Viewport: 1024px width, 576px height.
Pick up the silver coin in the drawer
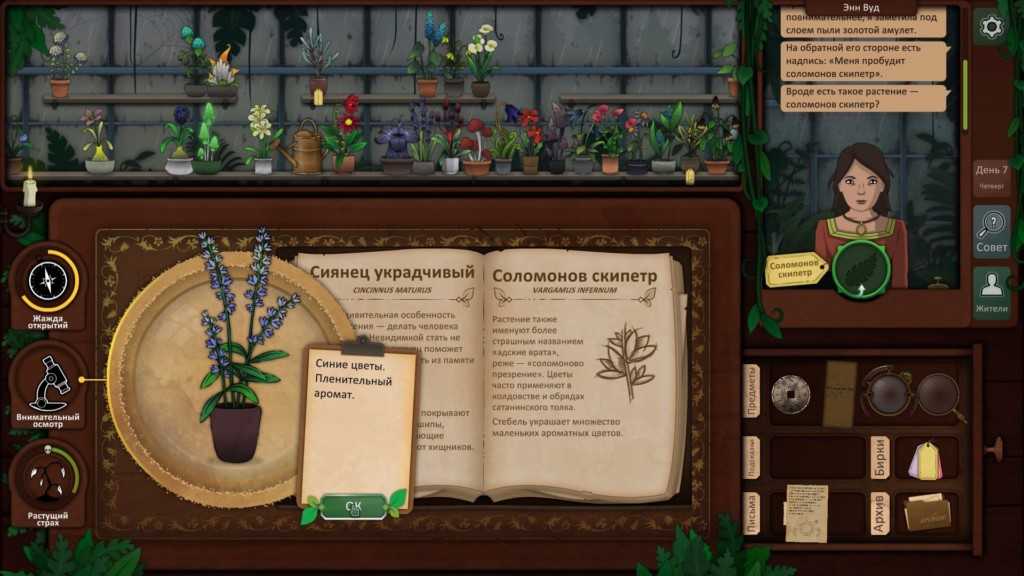click(789, 392)
